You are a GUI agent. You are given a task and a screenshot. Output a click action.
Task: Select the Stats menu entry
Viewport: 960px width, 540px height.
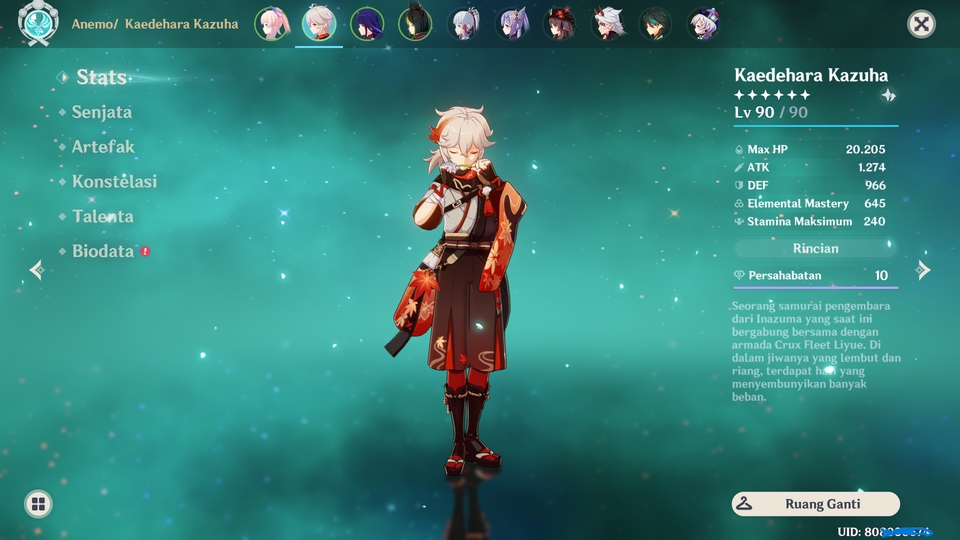coord(101,77)
